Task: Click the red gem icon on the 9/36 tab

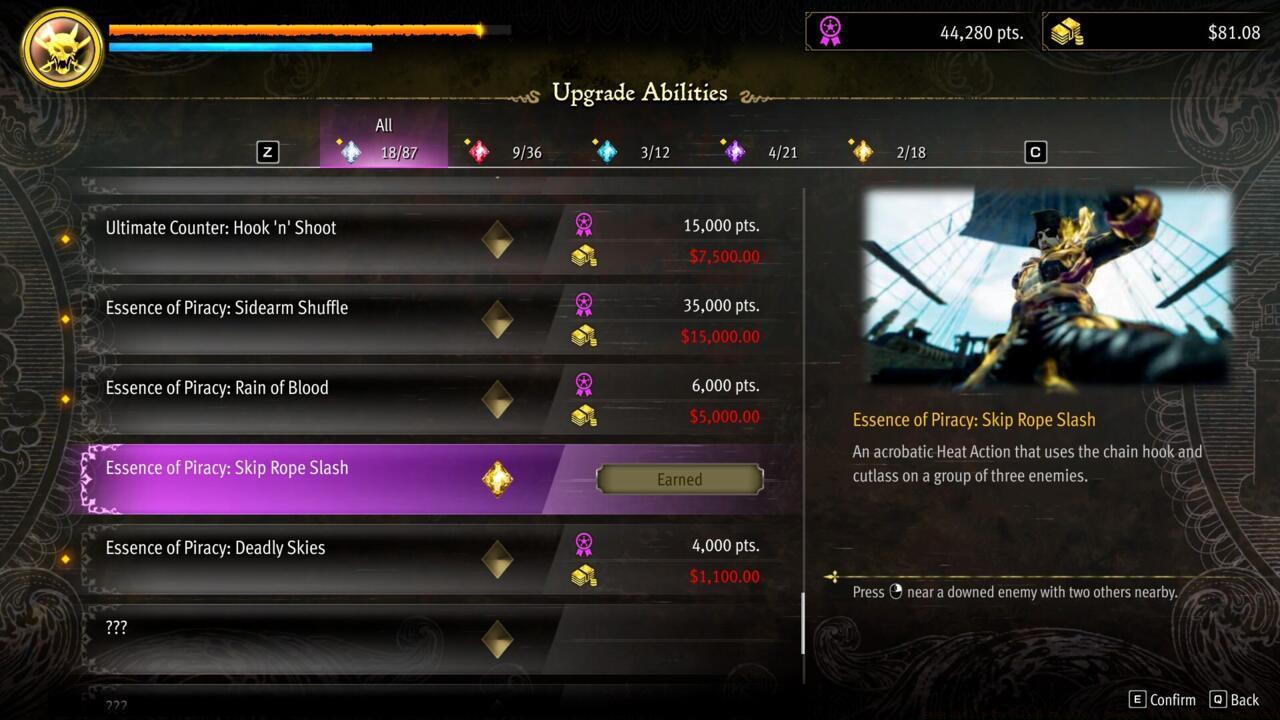Action: coord(478,150)
